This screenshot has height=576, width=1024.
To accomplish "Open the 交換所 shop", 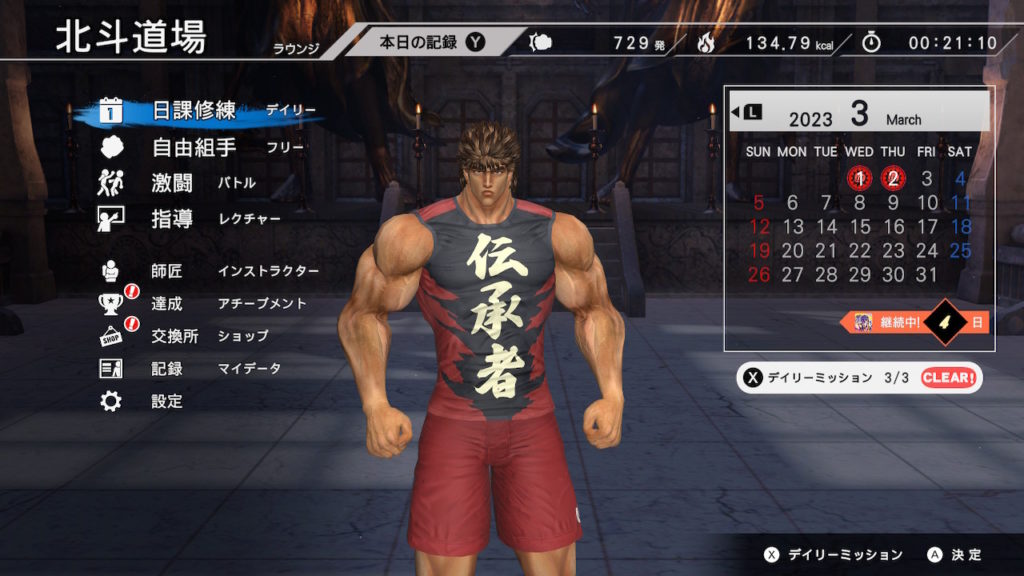I will tap(175, 336).
